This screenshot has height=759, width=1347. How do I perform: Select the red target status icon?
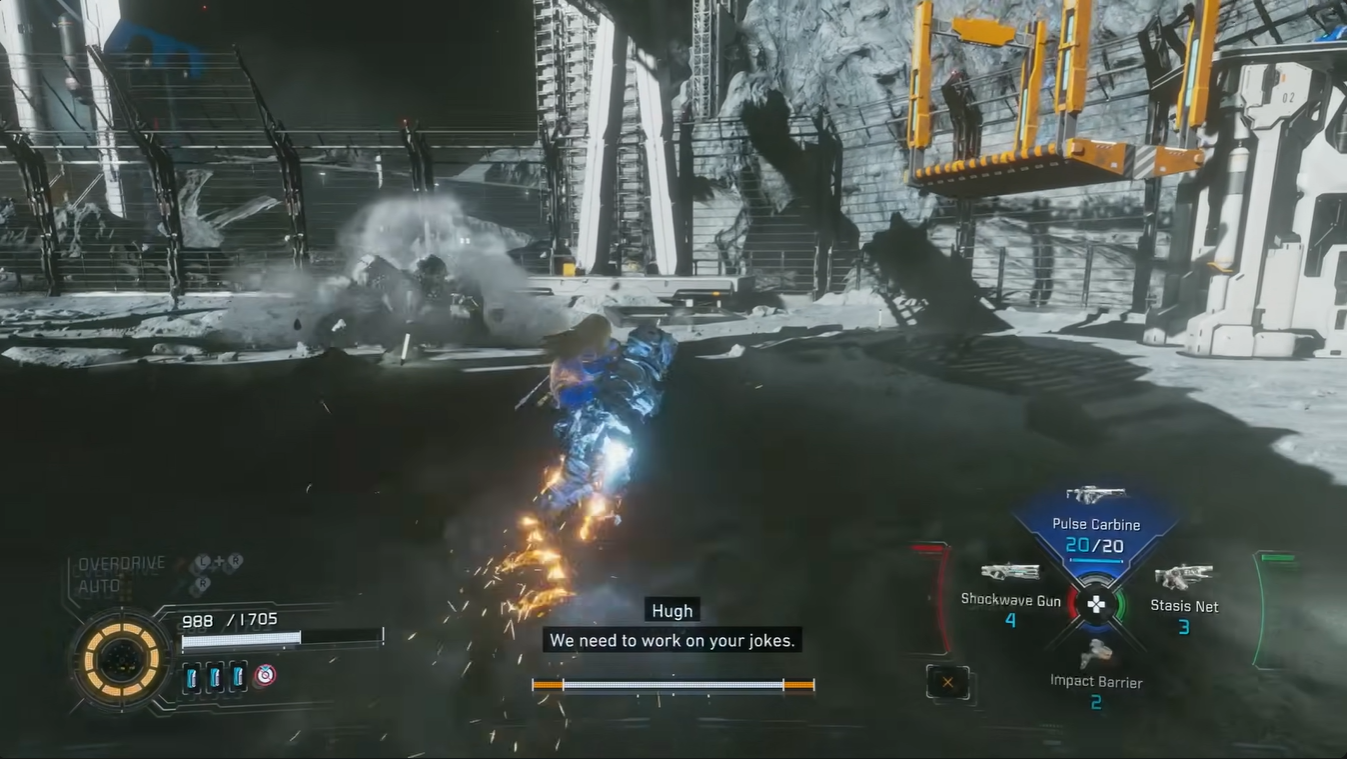(x=264, y=676)
